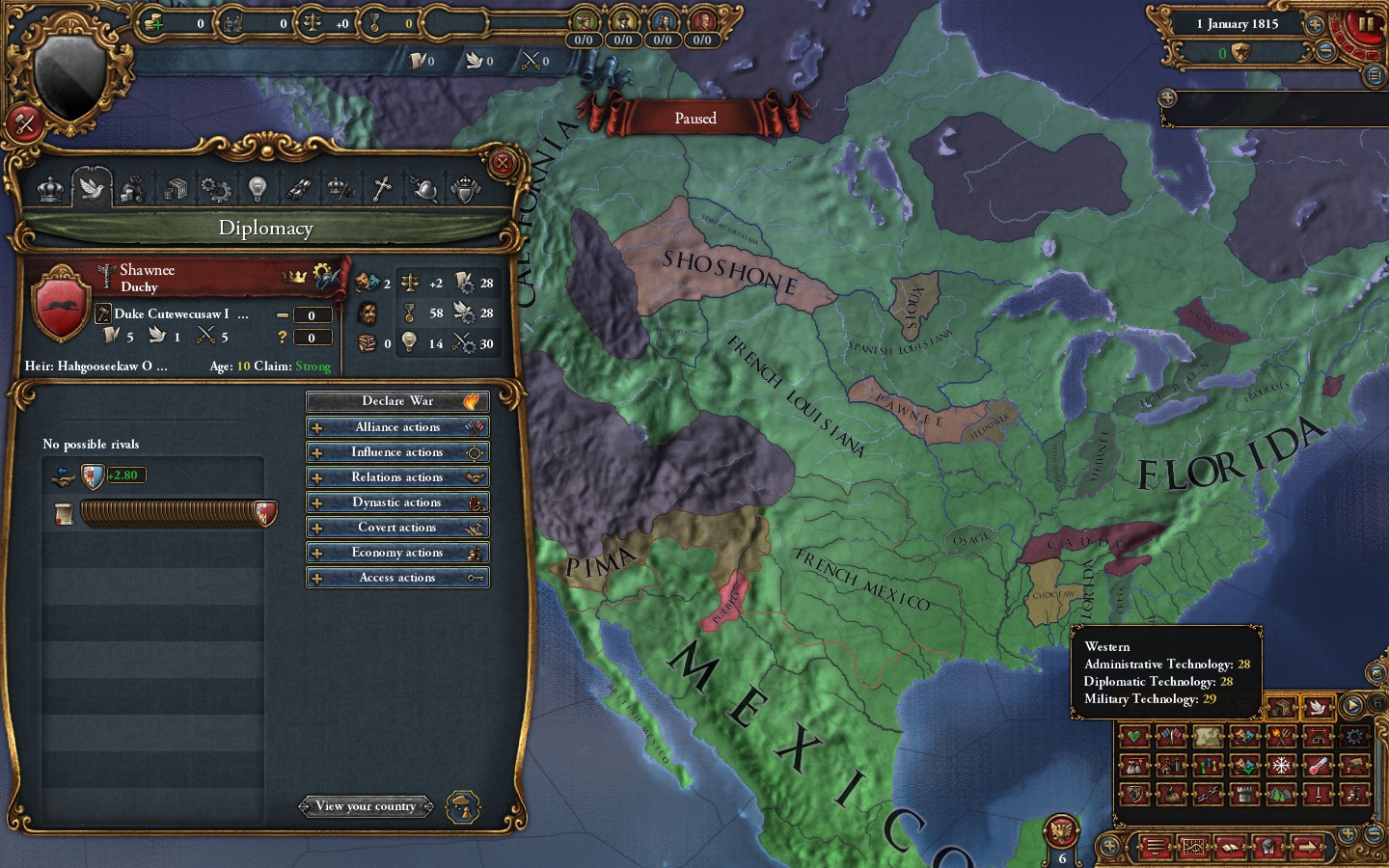This screenshot has width=1389, height=868.
Task: Click the Declare War button
Action: point(397,400)
